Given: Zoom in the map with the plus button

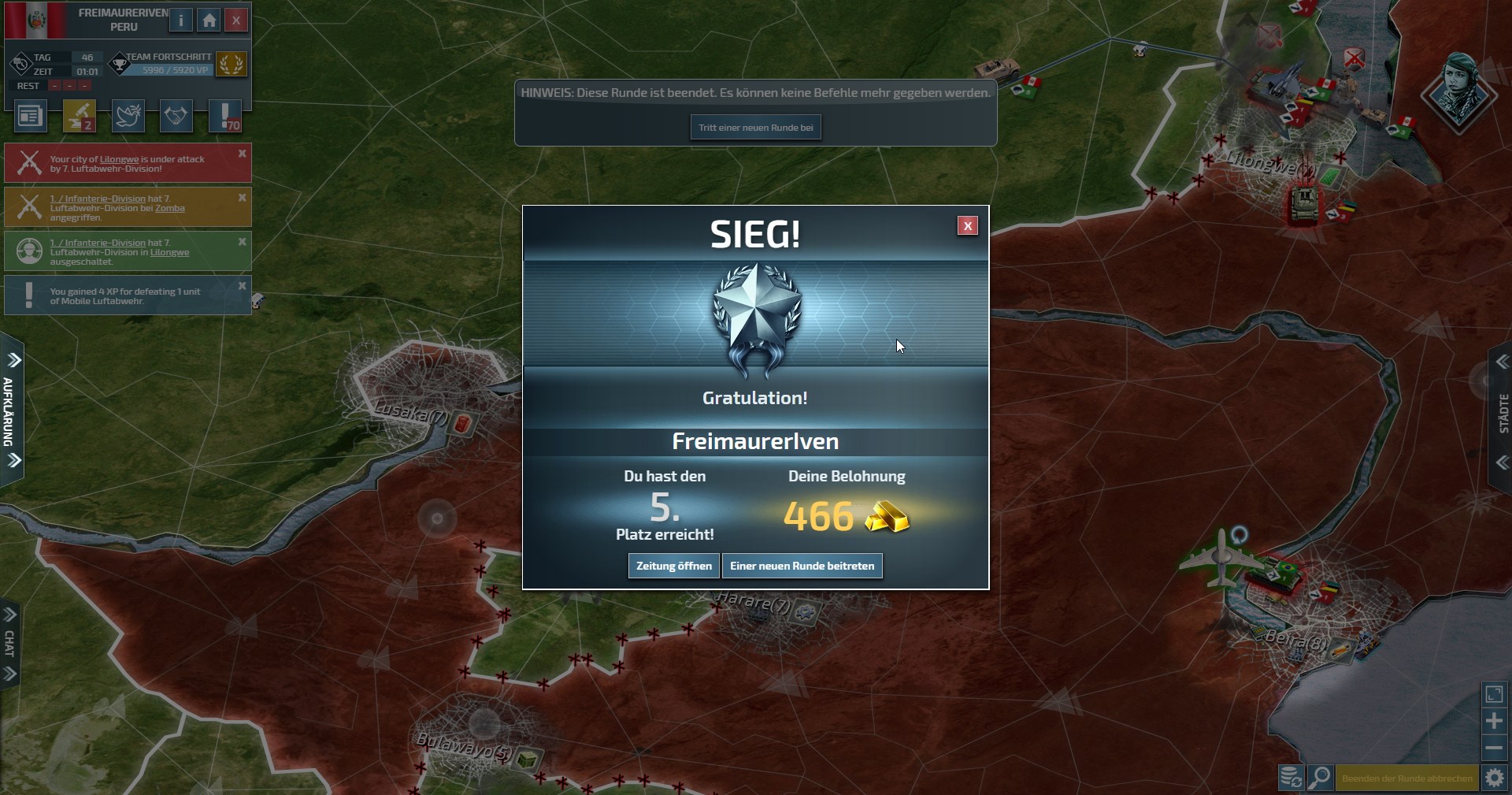Looking at the screenshot, I should point(1494,721).
